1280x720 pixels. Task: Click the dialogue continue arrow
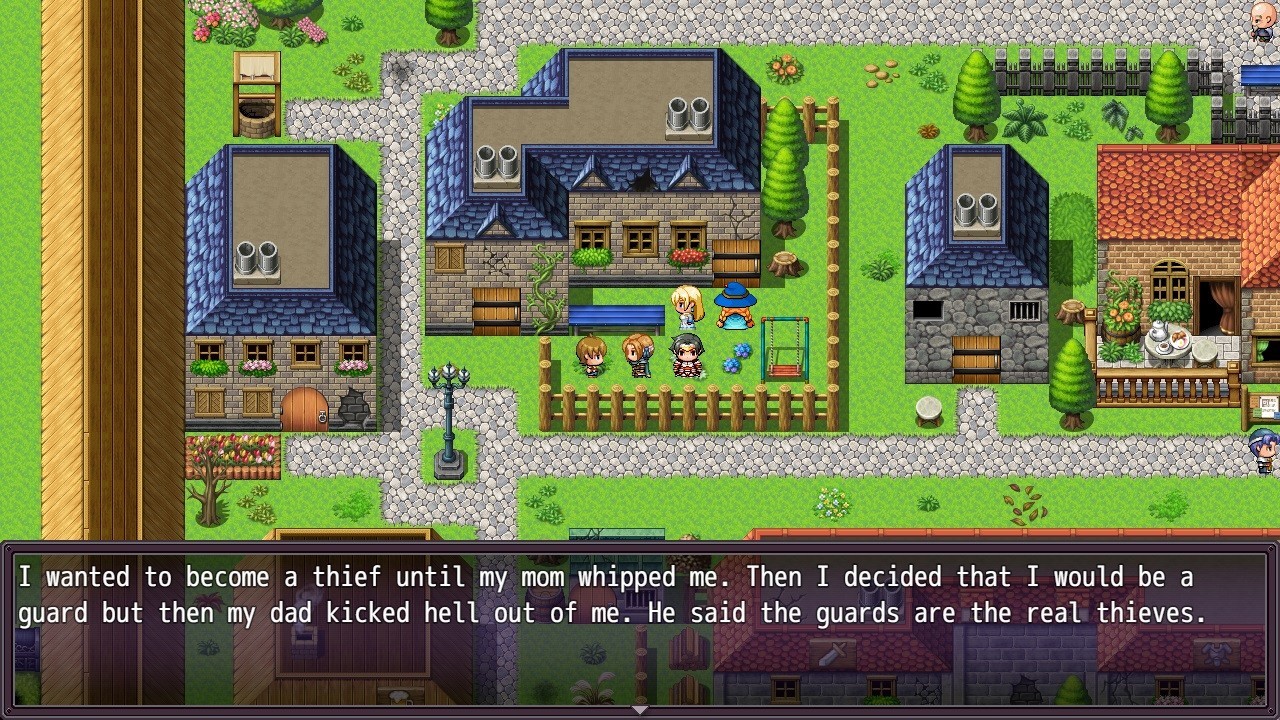point(639,708)
